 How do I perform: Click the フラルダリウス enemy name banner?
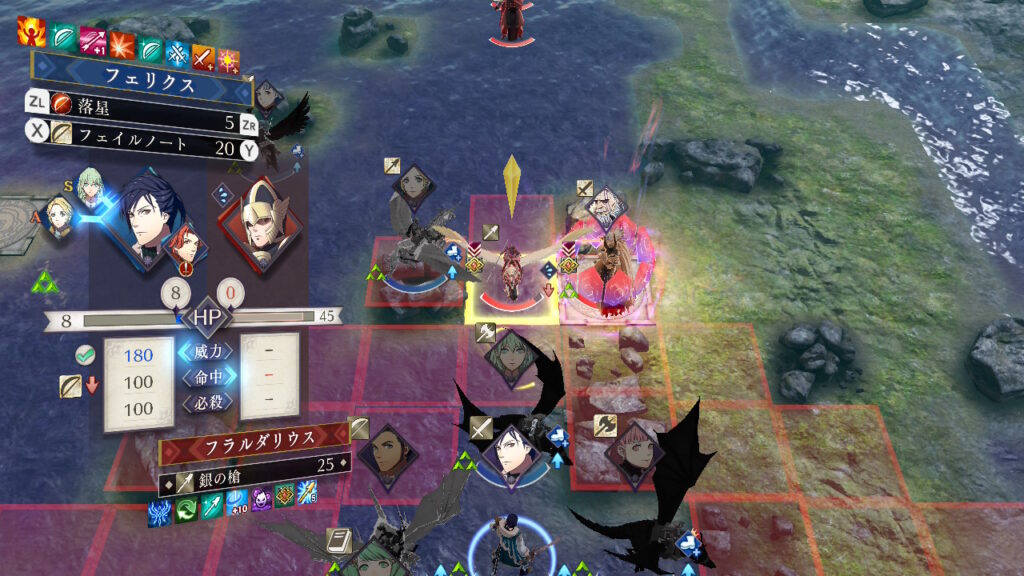click(x=253, y=438)
